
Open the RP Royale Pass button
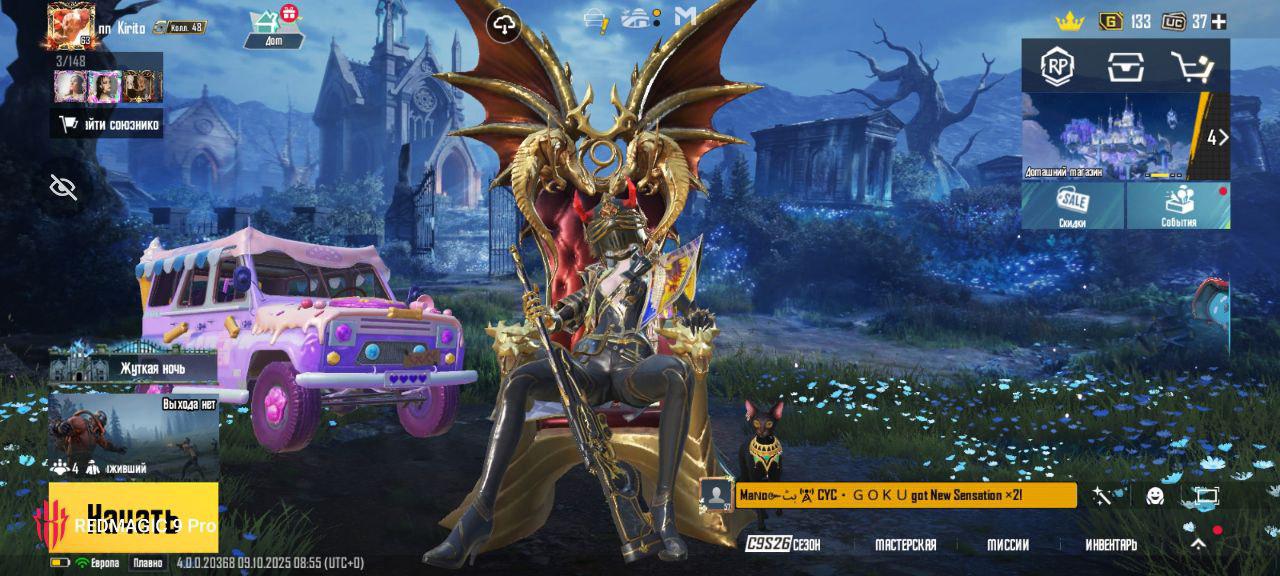(1057, 67)
